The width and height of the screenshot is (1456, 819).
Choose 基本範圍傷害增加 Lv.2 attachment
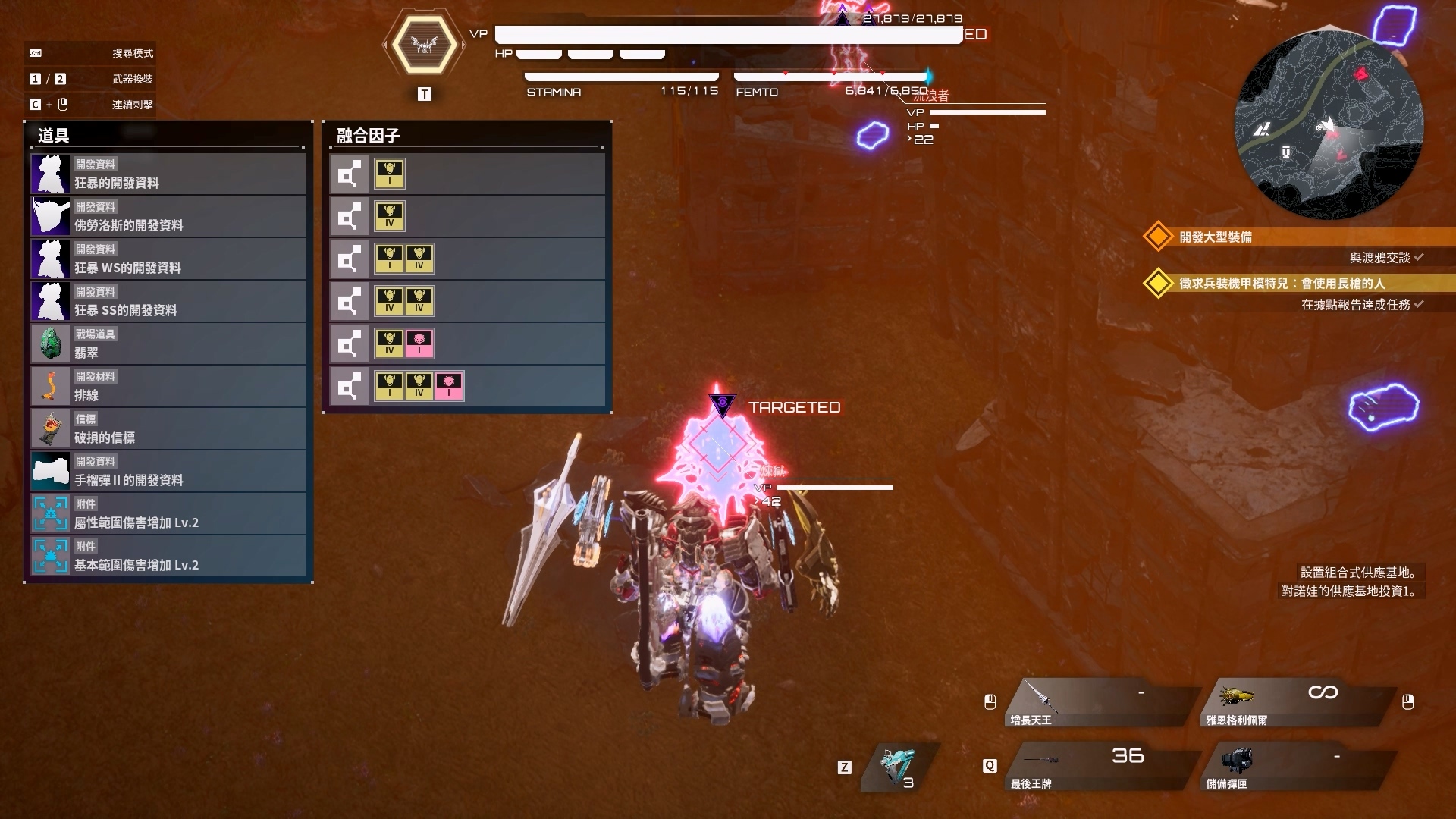tap(168, 557)
